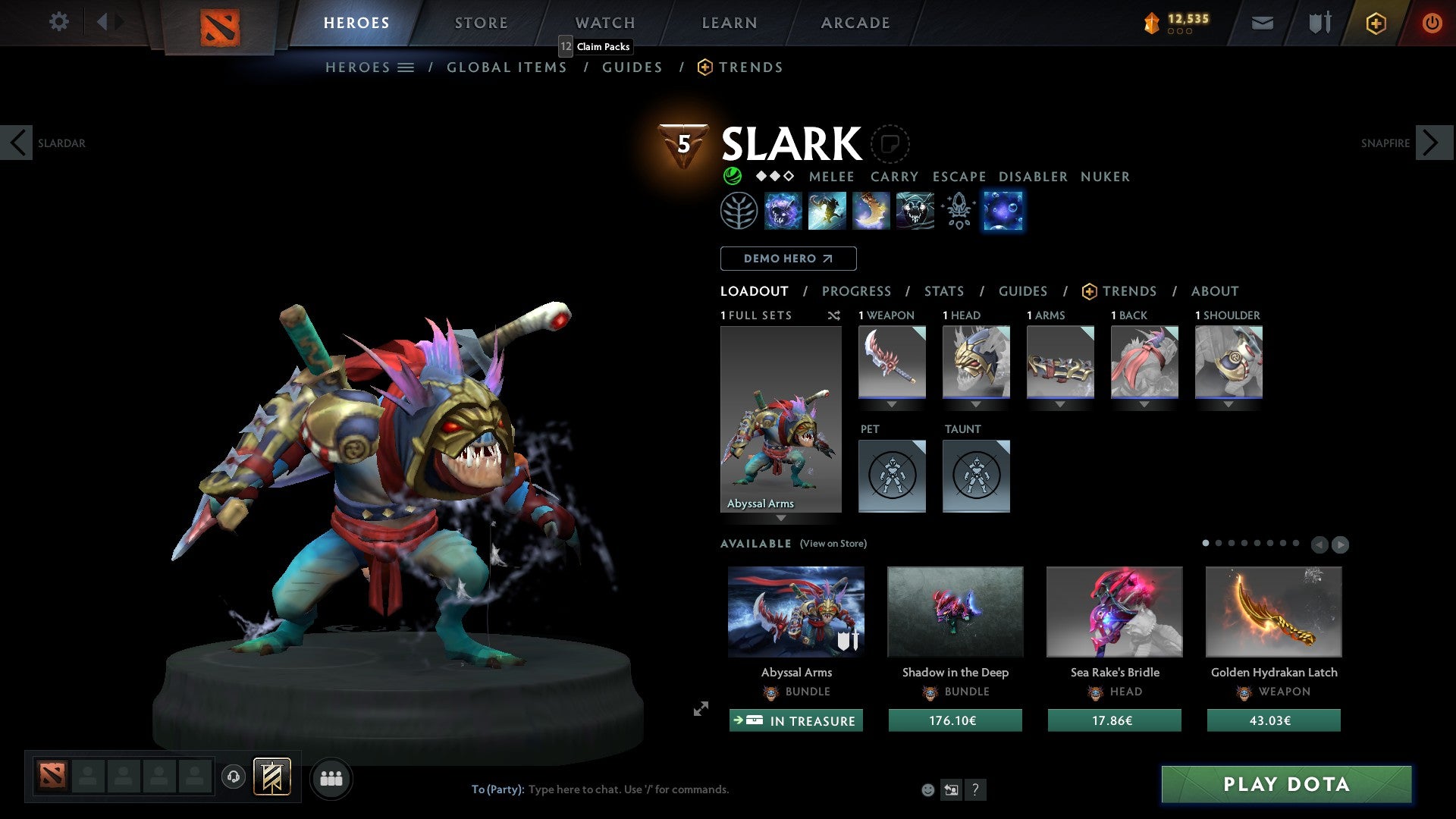
Task: Open the settings gear icon
Action: pos(58,22)
